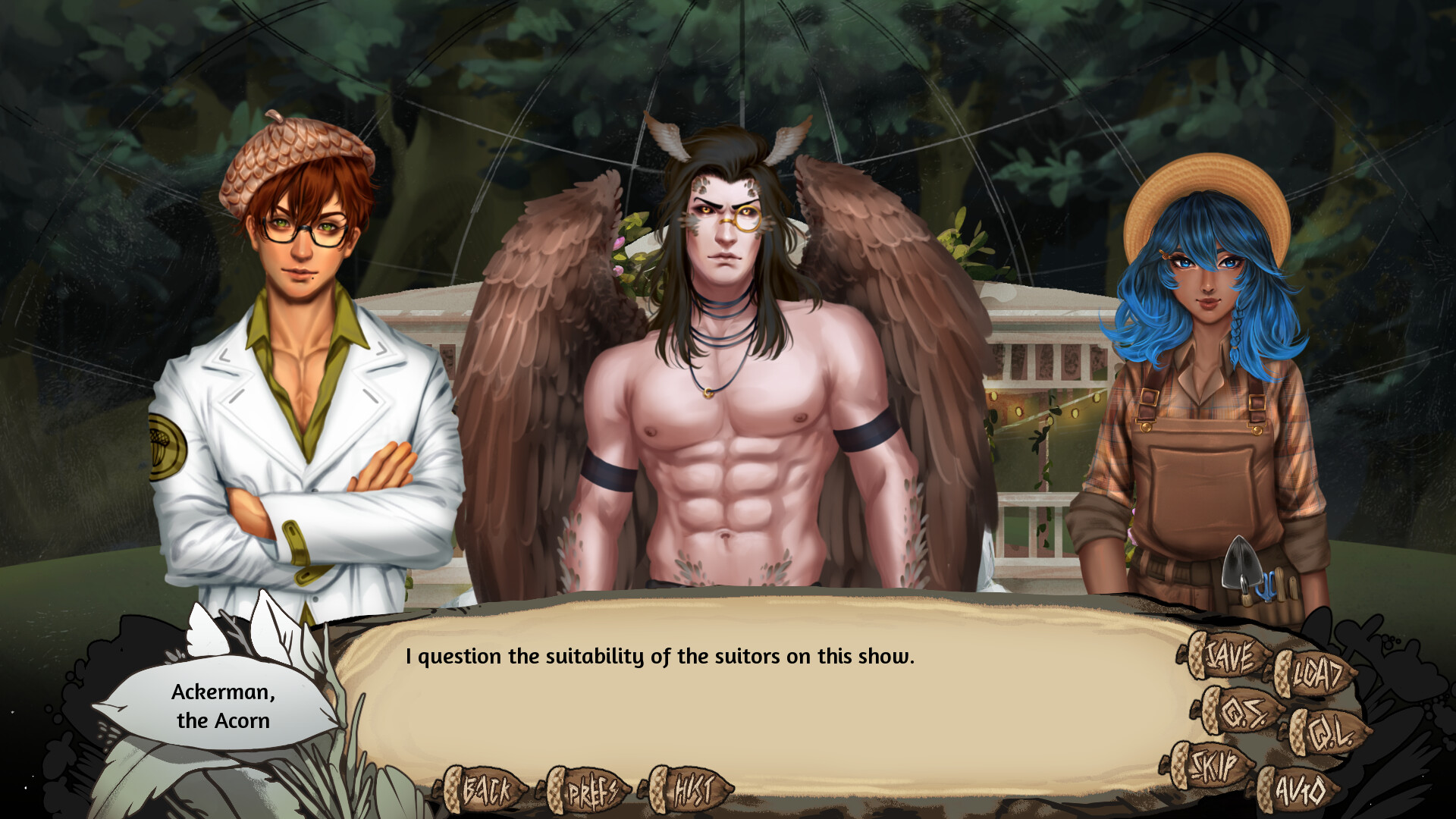The height and width of the screenshot is (819, 1456).
Task: Rewind dialogue with the BACK acorn
Action: tap(485, 791)
